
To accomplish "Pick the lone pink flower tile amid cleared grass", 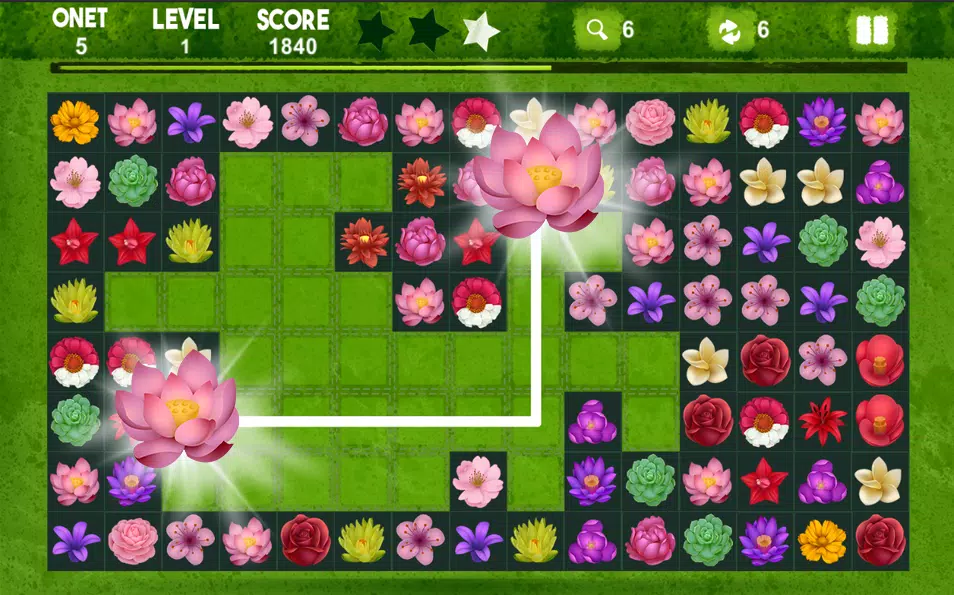I will coord(477,480).
